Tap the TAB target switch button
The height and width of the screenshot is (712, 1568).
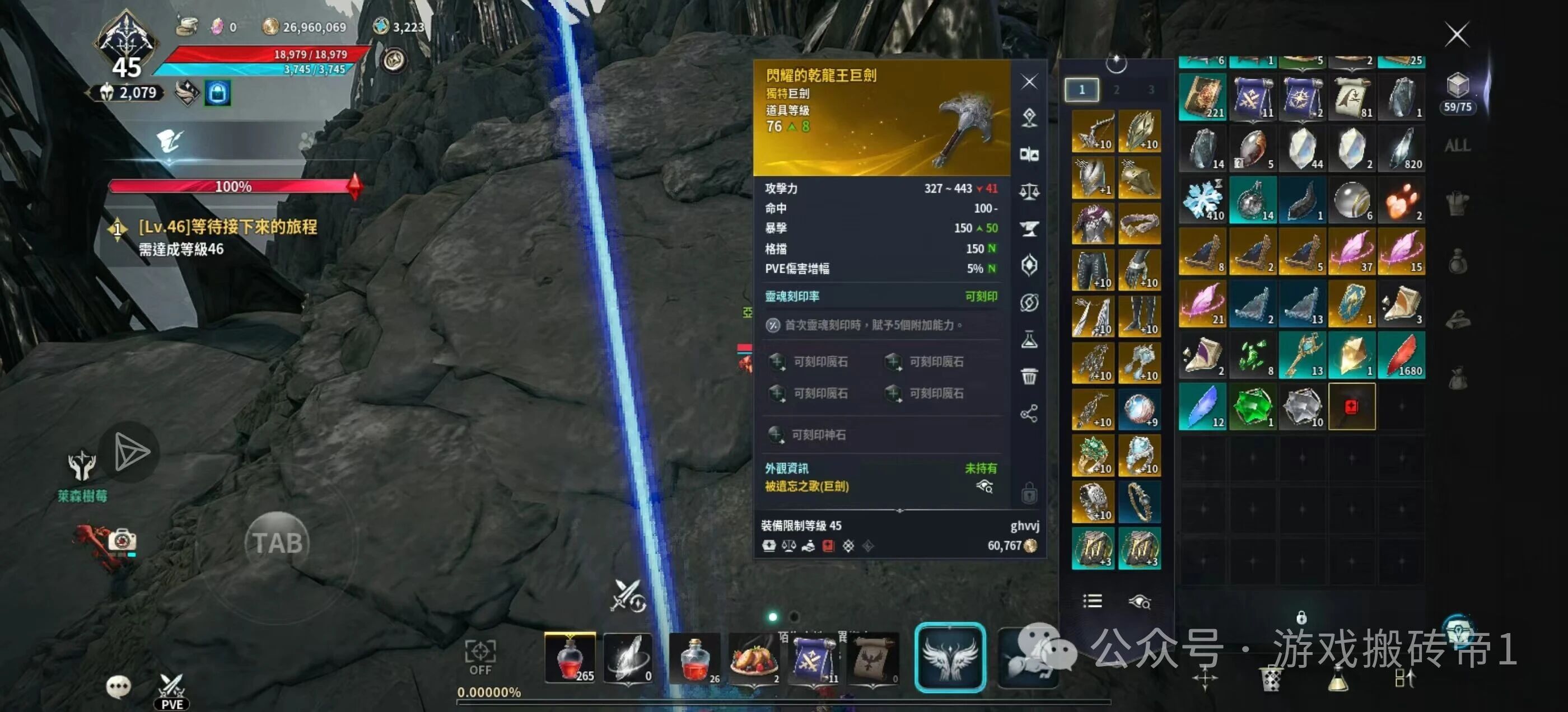(x=278, y=543)
